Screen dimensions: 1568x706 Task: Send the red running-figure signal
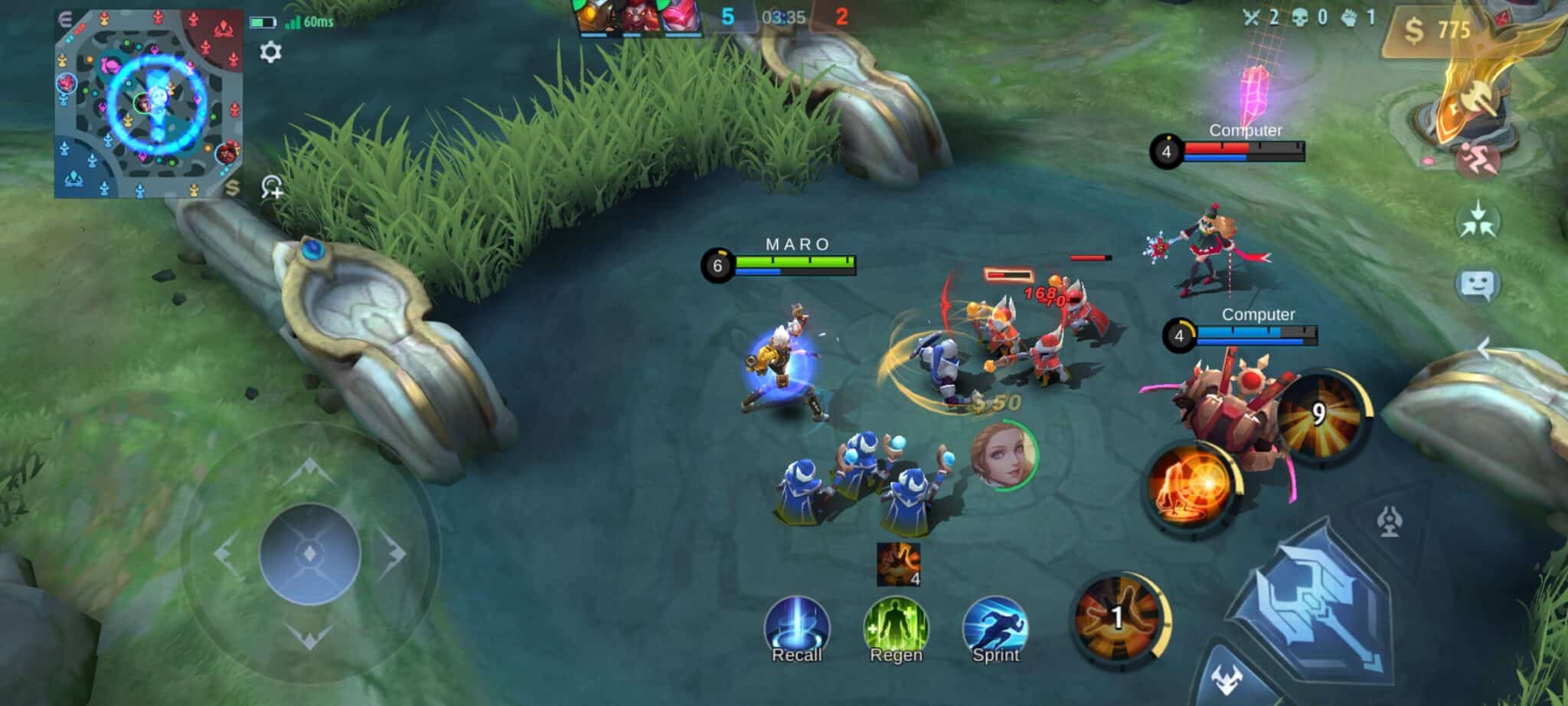point(1476,159)
